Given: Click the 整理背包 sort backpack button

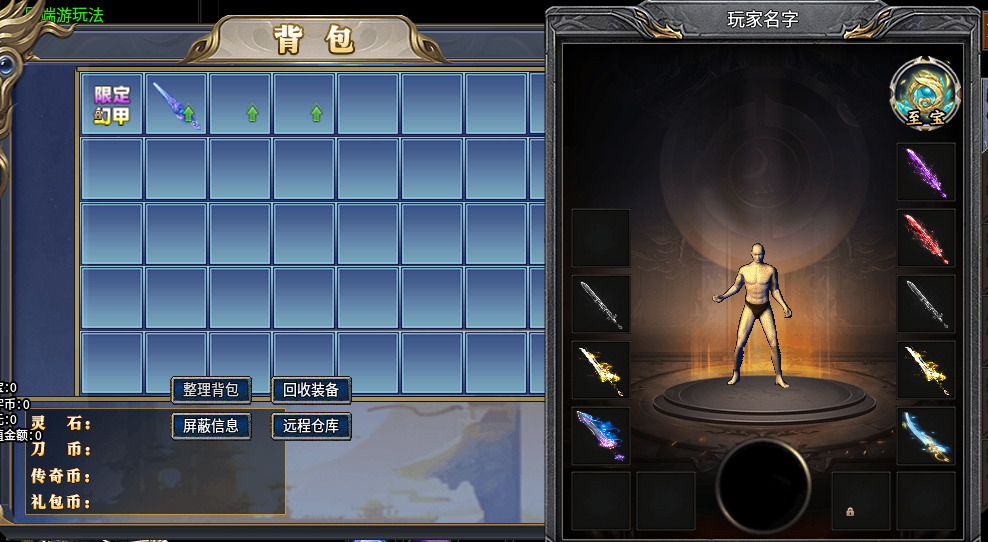Looking at the screenshot, I should 211,390.
